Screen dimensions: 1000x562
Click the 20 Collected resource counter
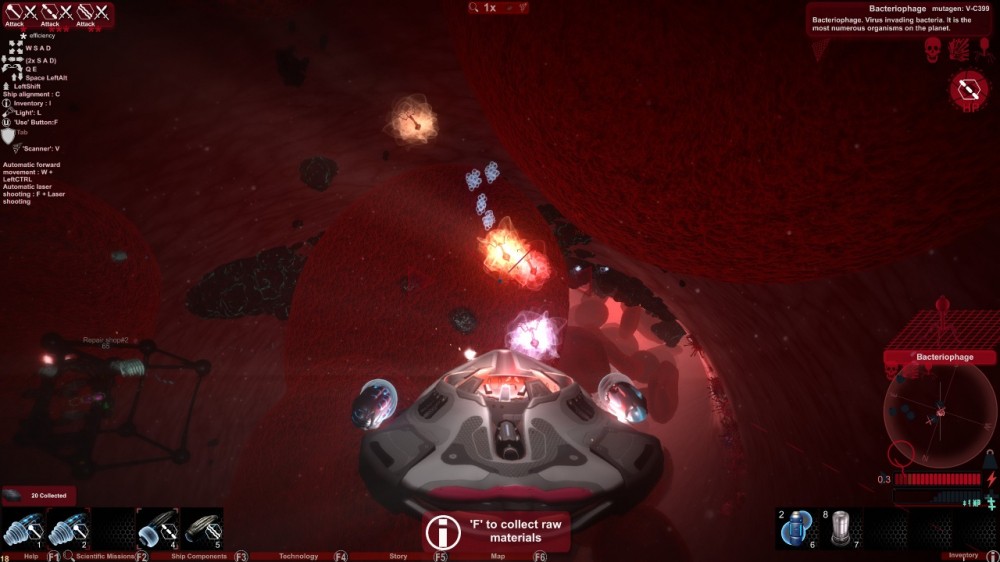point(38,496)
